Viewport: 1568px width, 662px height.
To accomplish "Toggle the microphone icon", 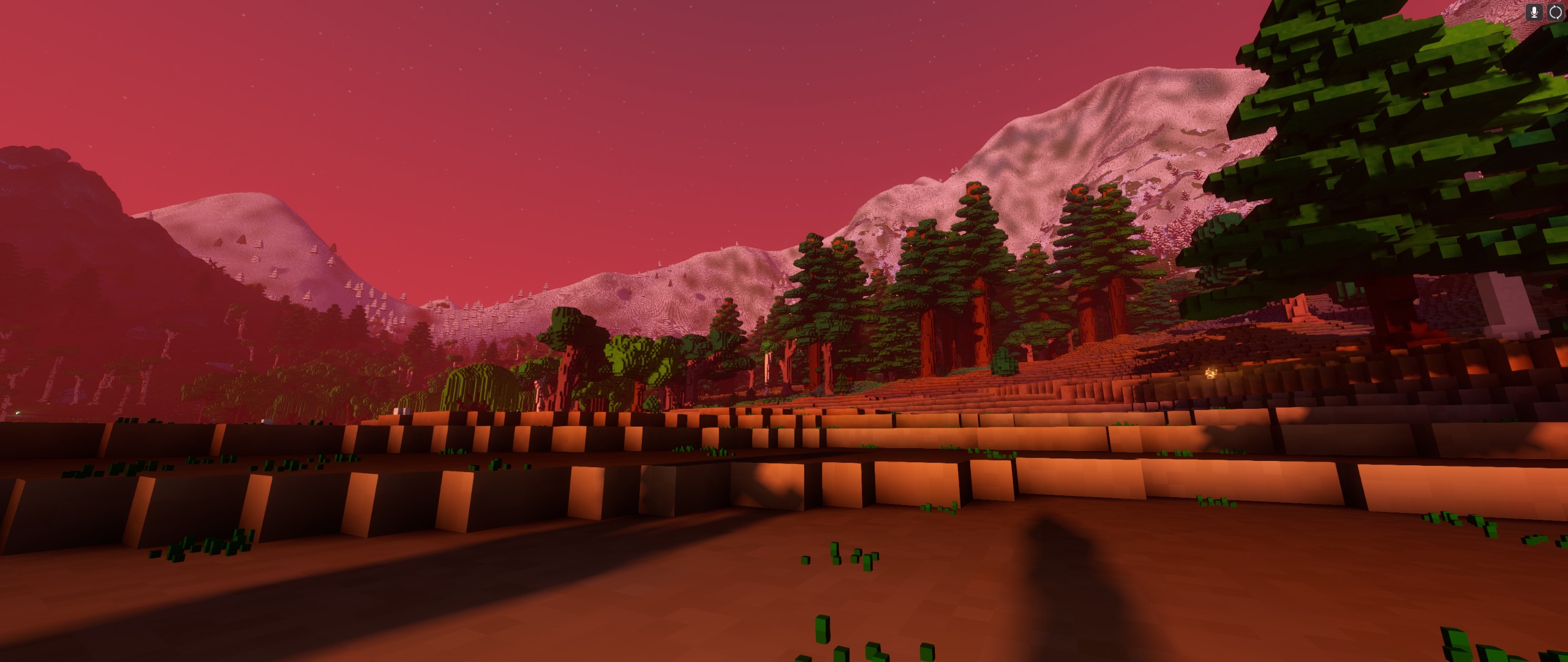I will pyautogui.click(x=1534, y=12).
